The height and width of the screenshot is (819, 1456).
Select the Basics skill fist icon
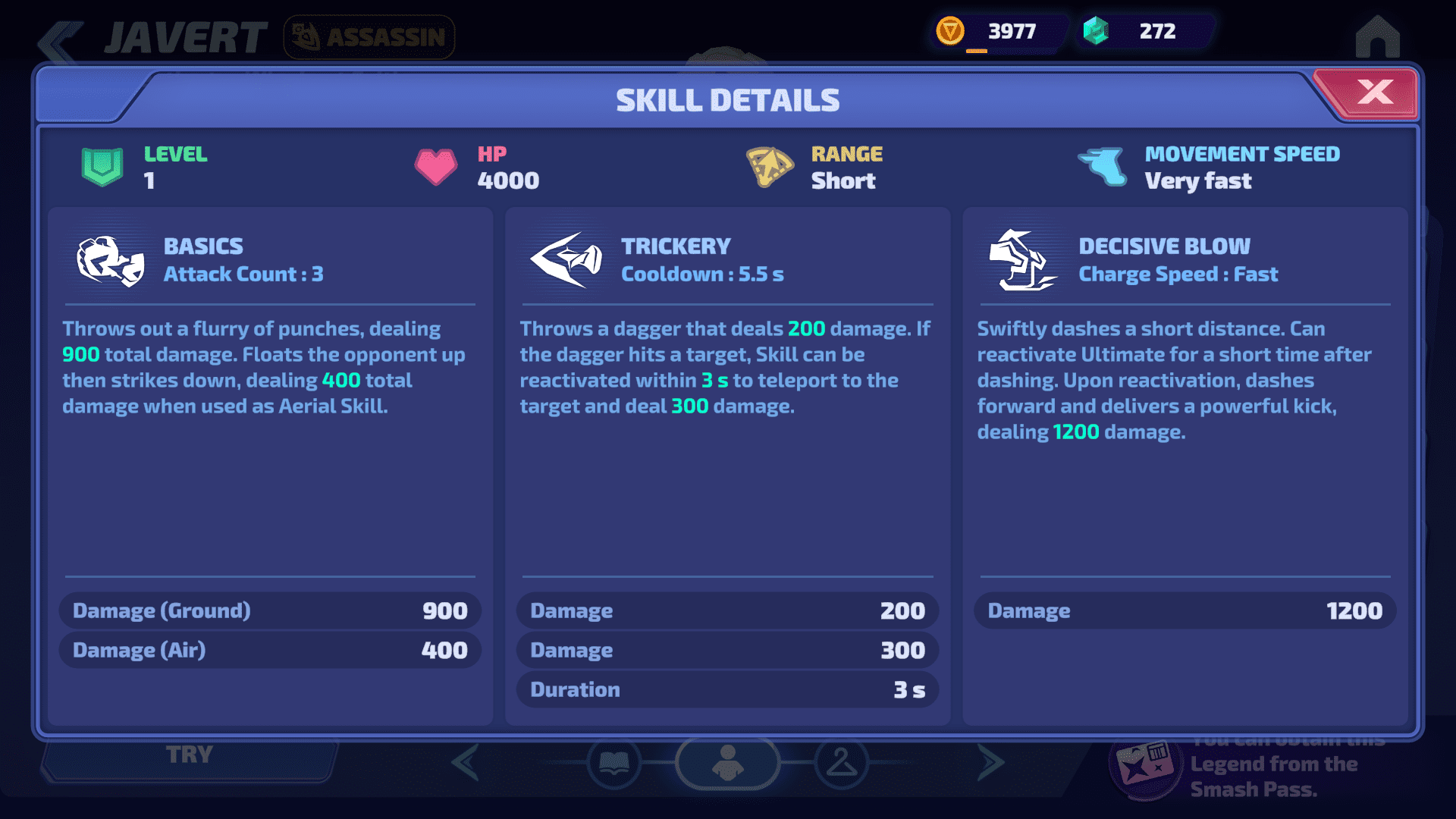(111, 261)
